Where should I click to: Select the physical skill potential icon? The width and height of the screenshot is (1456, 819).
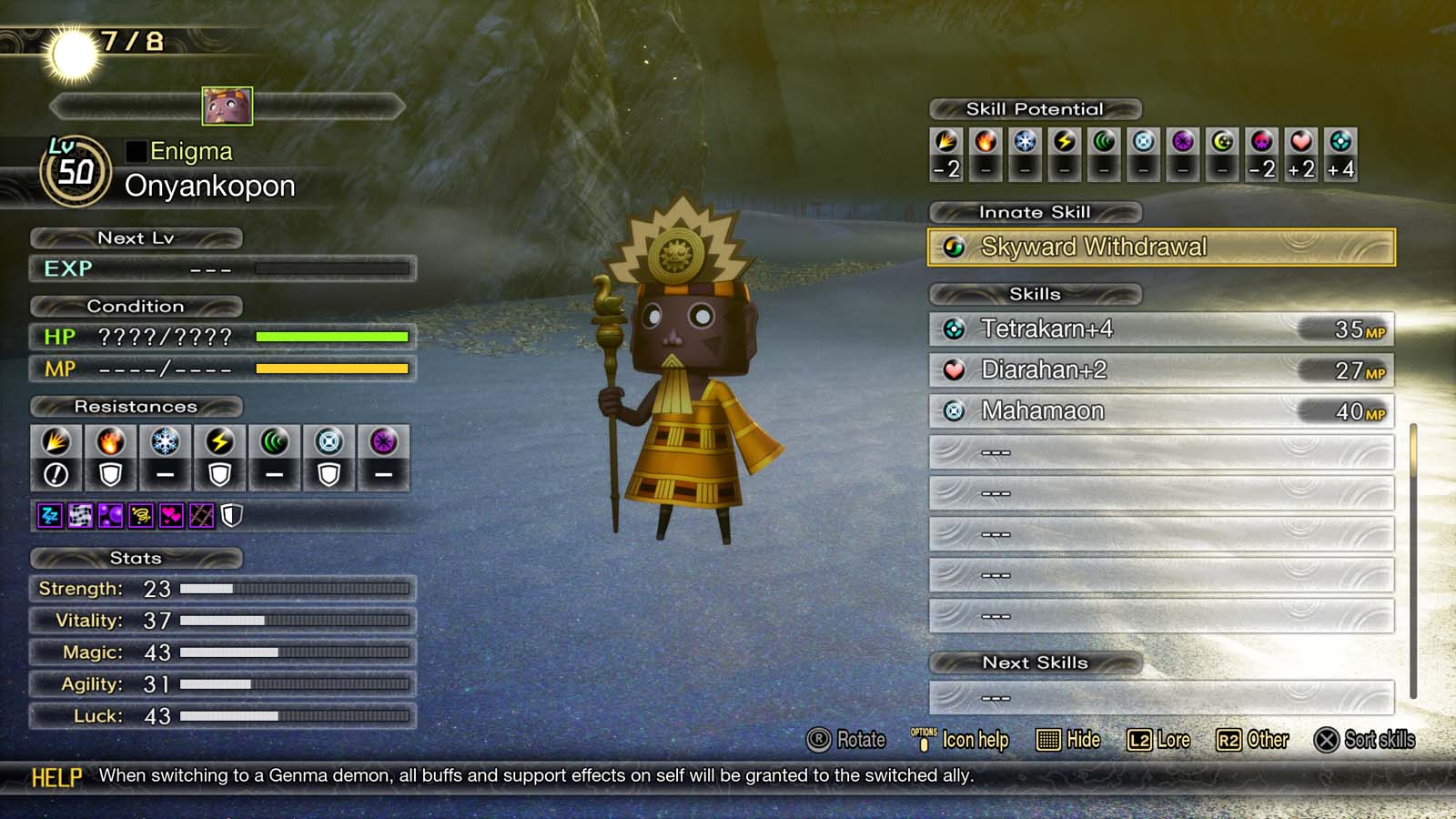pos(946,142)
